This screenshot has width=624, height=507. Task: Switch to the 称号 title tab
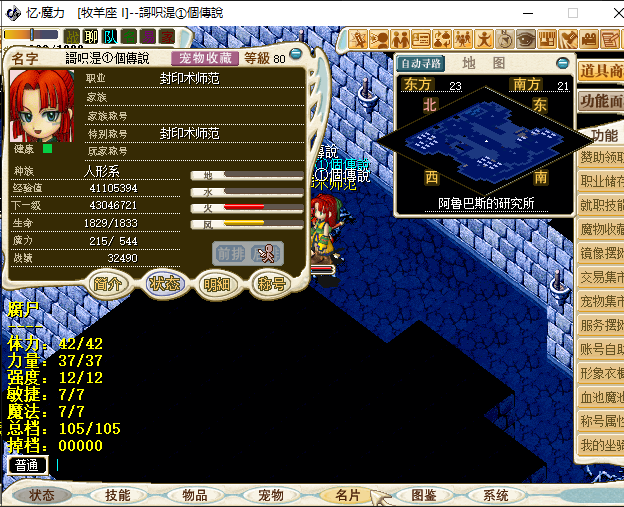[x=272, y=283]
